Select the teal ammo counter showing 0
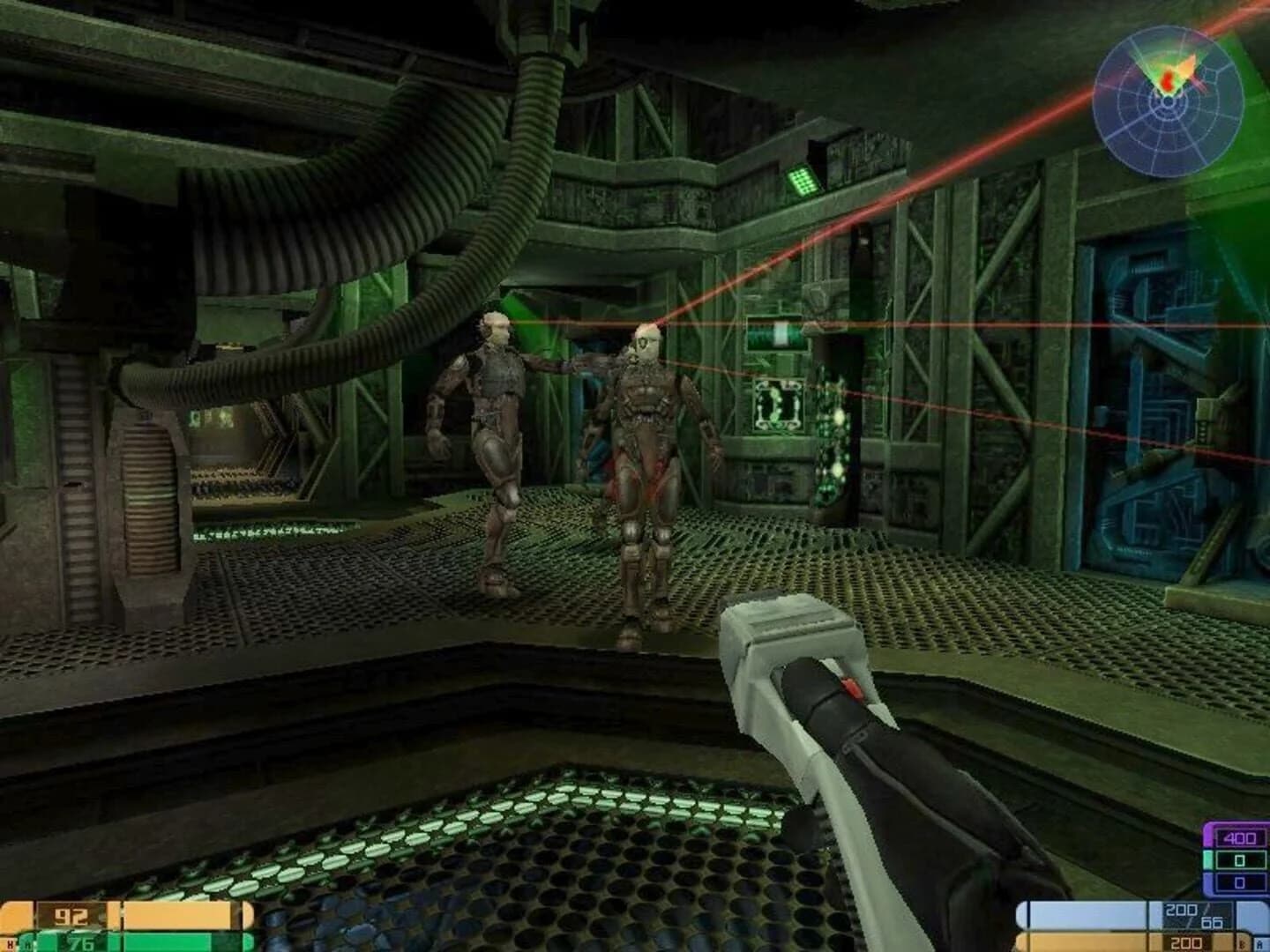This screenshot has height=952, width=1270. 1239,859
